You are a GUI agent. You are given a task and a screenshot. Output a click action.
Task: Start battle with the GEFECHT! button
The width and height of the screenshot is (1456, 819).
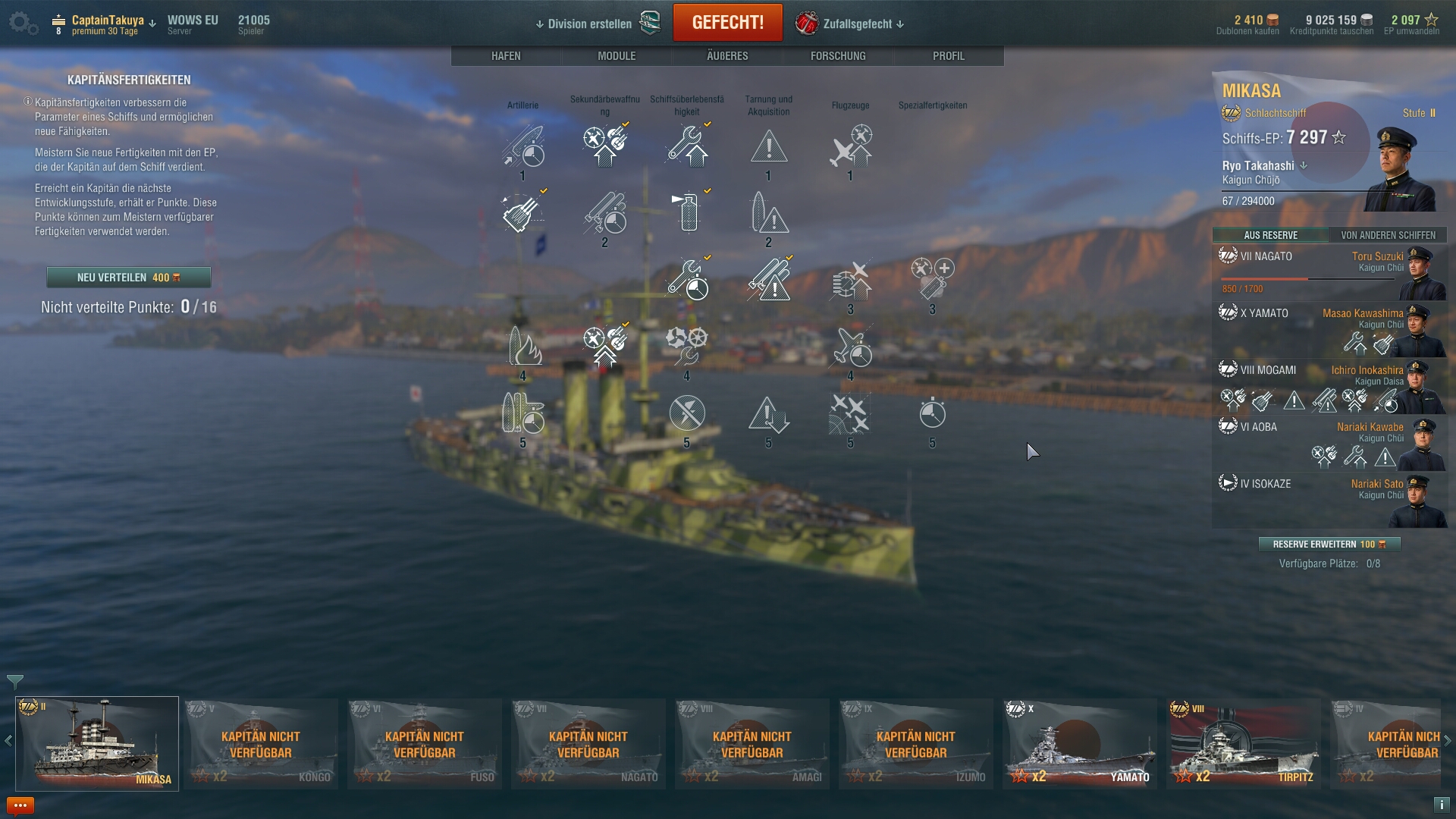pos(727,23)
